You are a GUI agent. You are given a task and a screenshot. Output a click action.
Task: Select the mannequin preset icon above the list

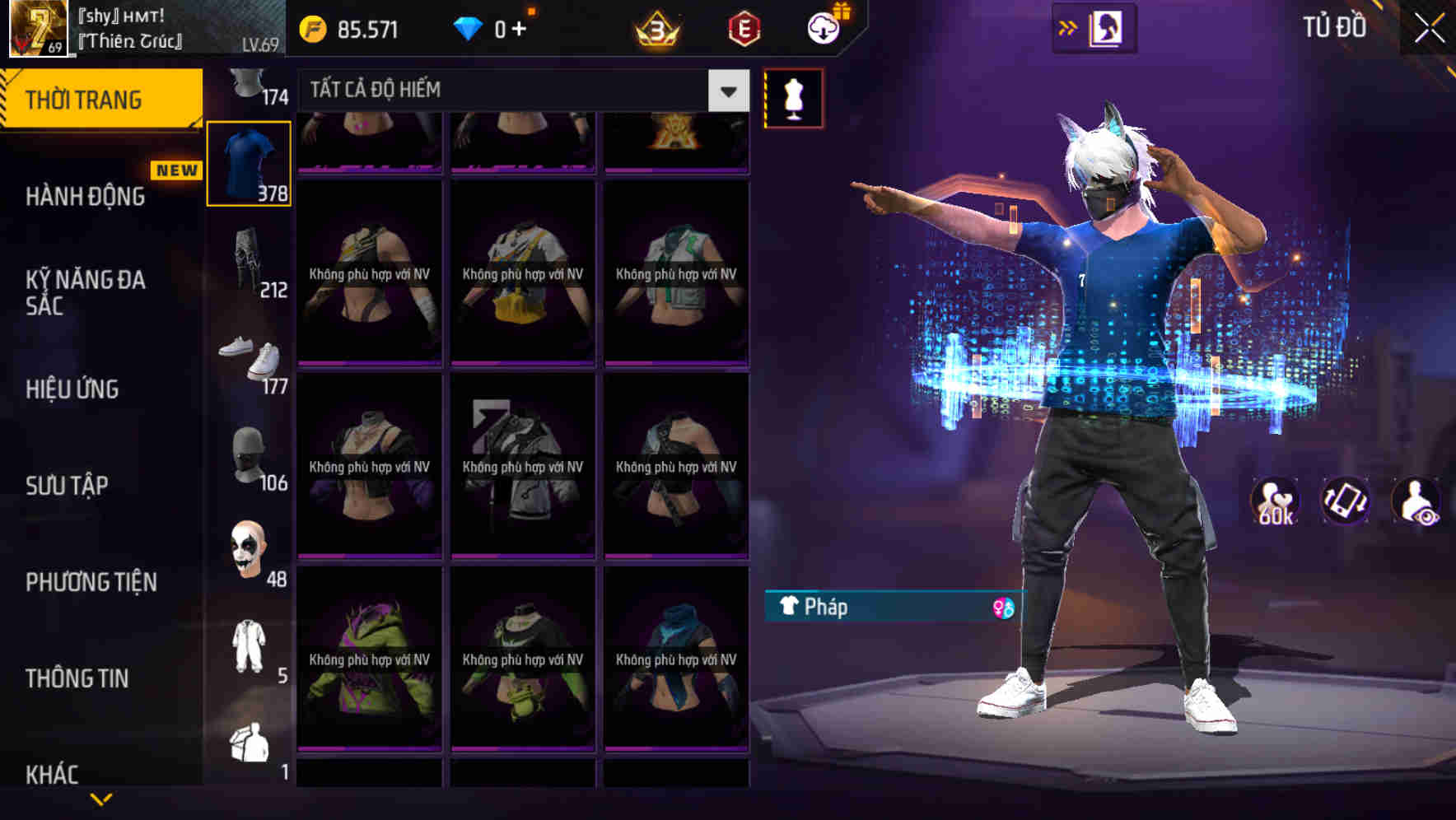[793, 97]
